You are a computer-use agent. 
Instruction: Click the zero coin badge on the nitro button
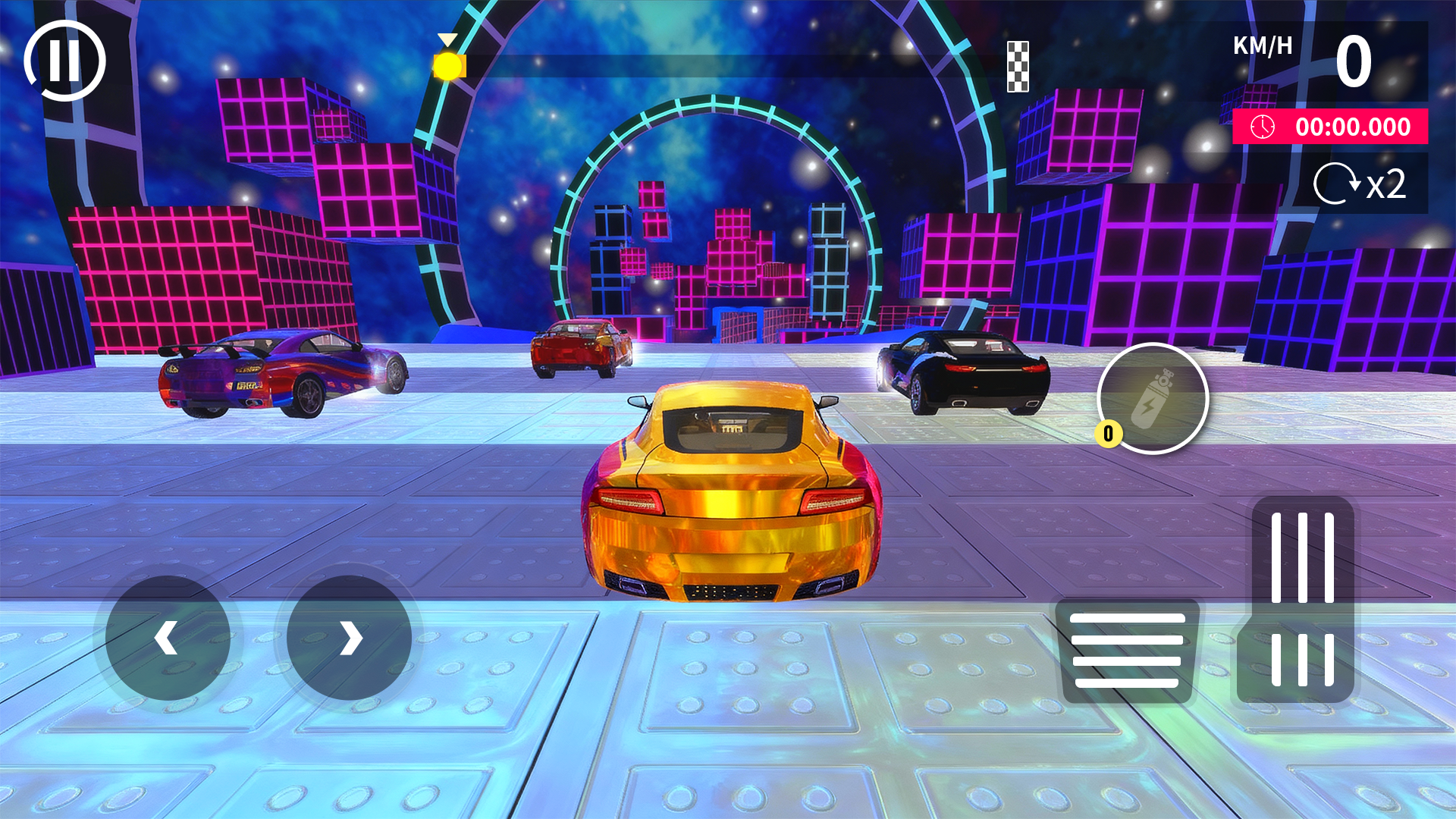(1109, 433)
